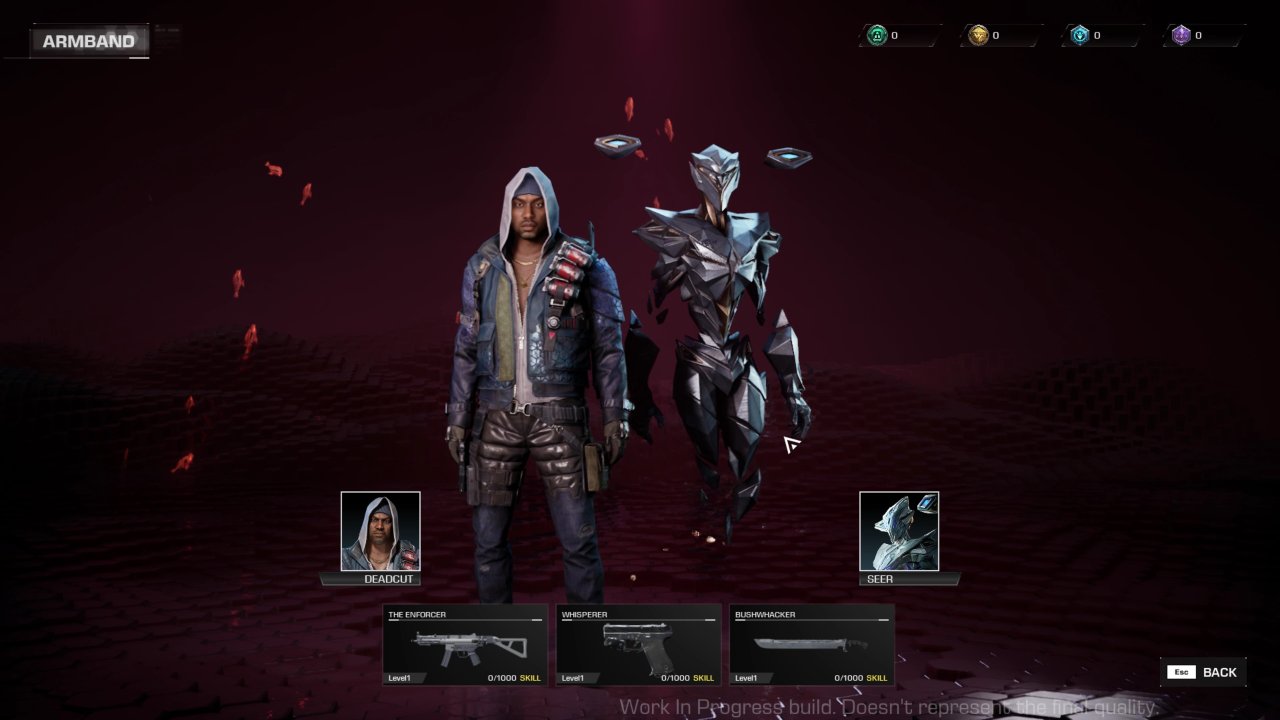Click the pistol icon on the Whisperer card

click(638, 644)
